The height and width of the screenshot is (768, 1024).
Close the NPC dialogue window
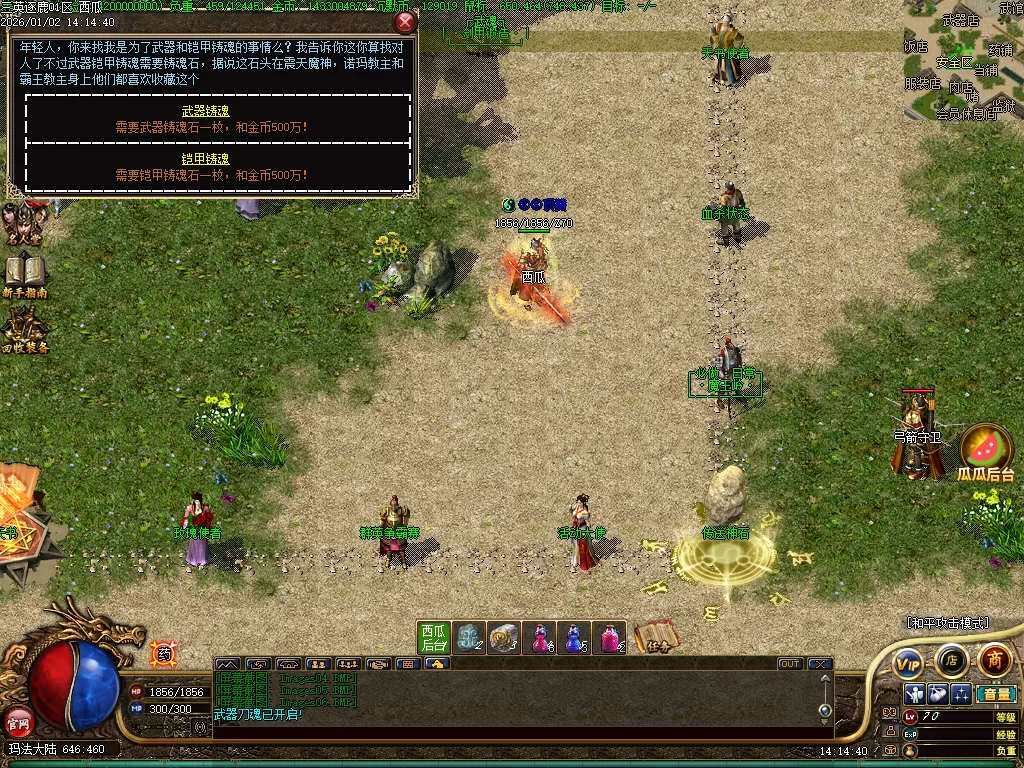[x=405, y=22]
